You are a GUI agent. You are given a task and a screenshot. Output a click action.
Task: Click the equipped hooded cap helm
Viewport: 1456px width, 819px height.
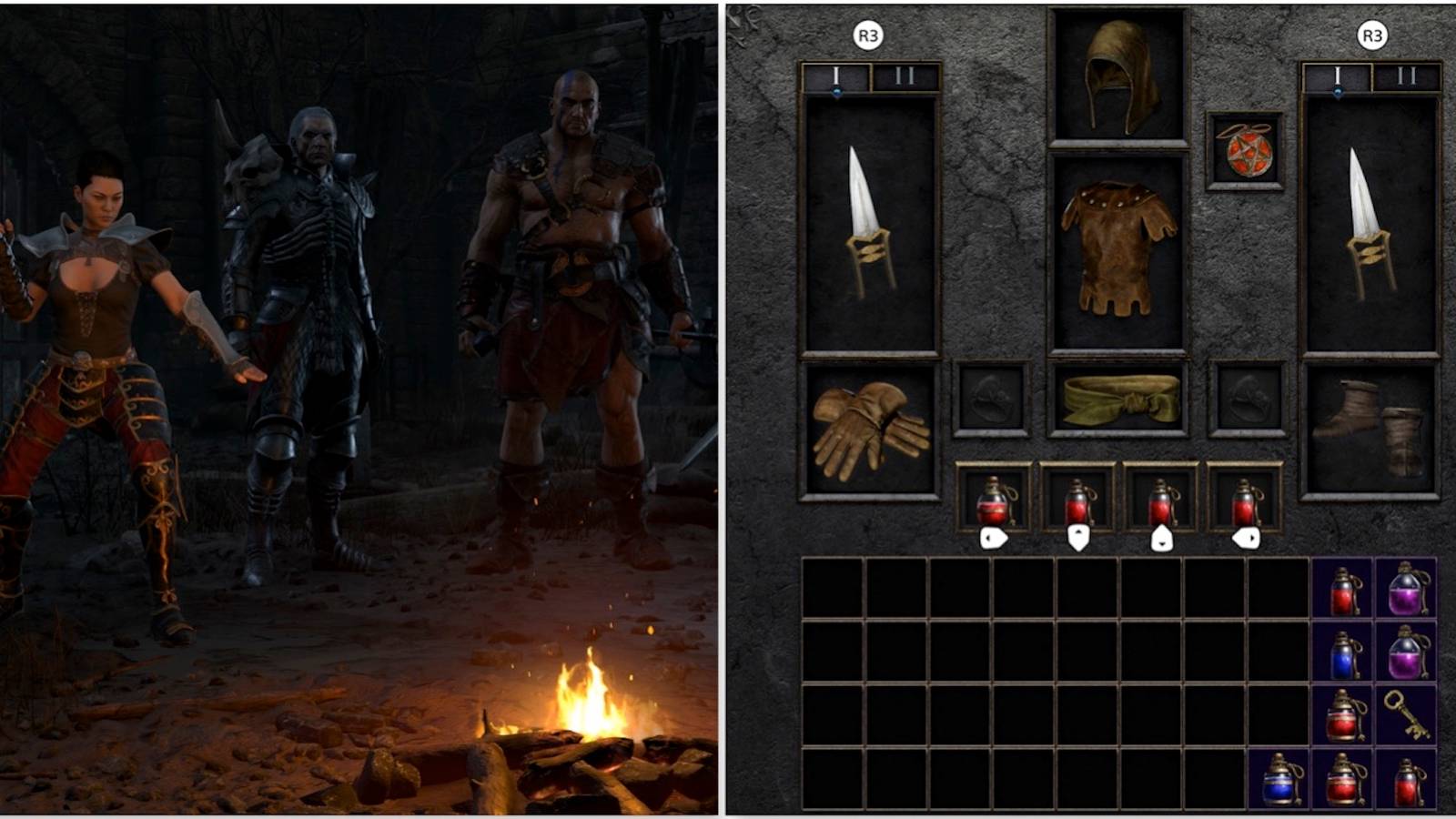click(x=1115, y=73)
